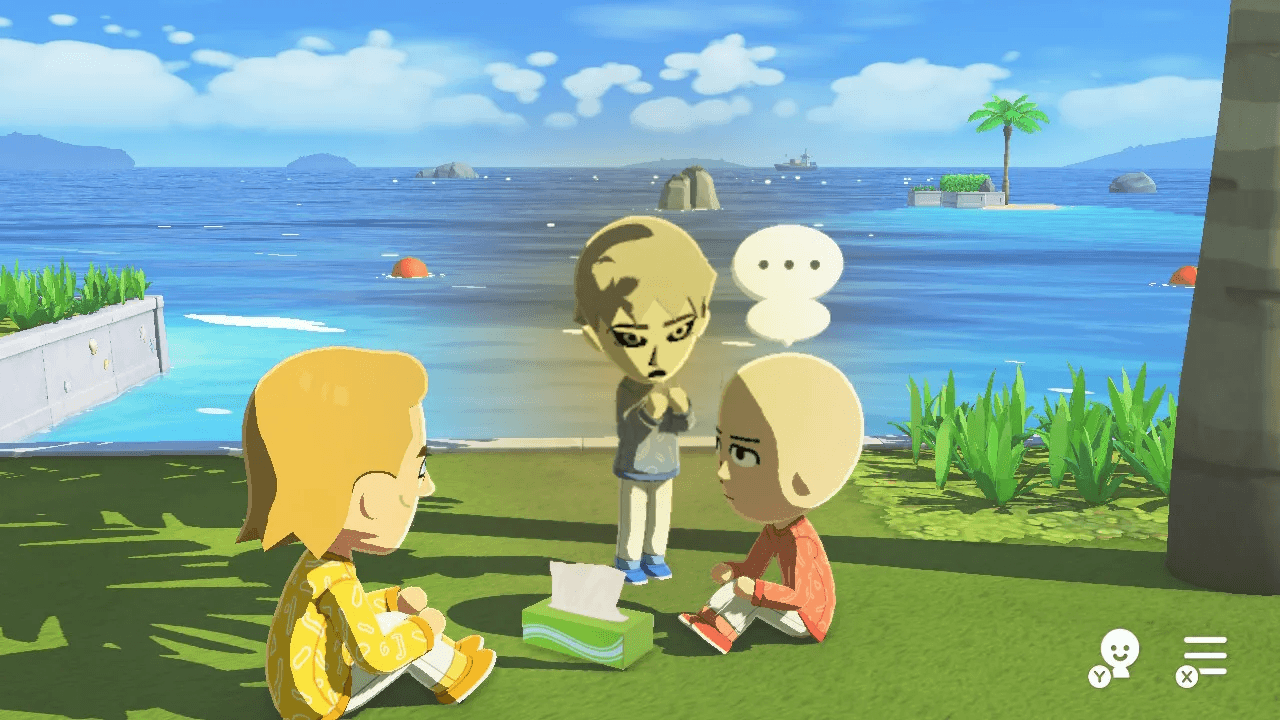The height and width of the screenshot is (720, 1280).
Task: Tap the '...' speech bubble
Action: pyautogui.click(x=790, y=265)
